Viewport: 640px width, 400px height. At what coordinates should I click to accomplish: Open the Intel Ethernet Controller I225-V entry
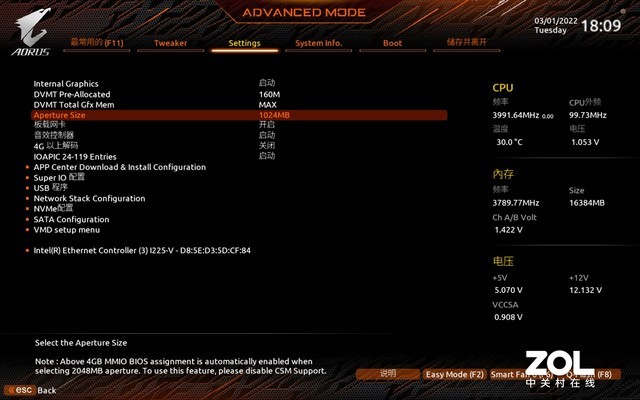pos(142,250)
